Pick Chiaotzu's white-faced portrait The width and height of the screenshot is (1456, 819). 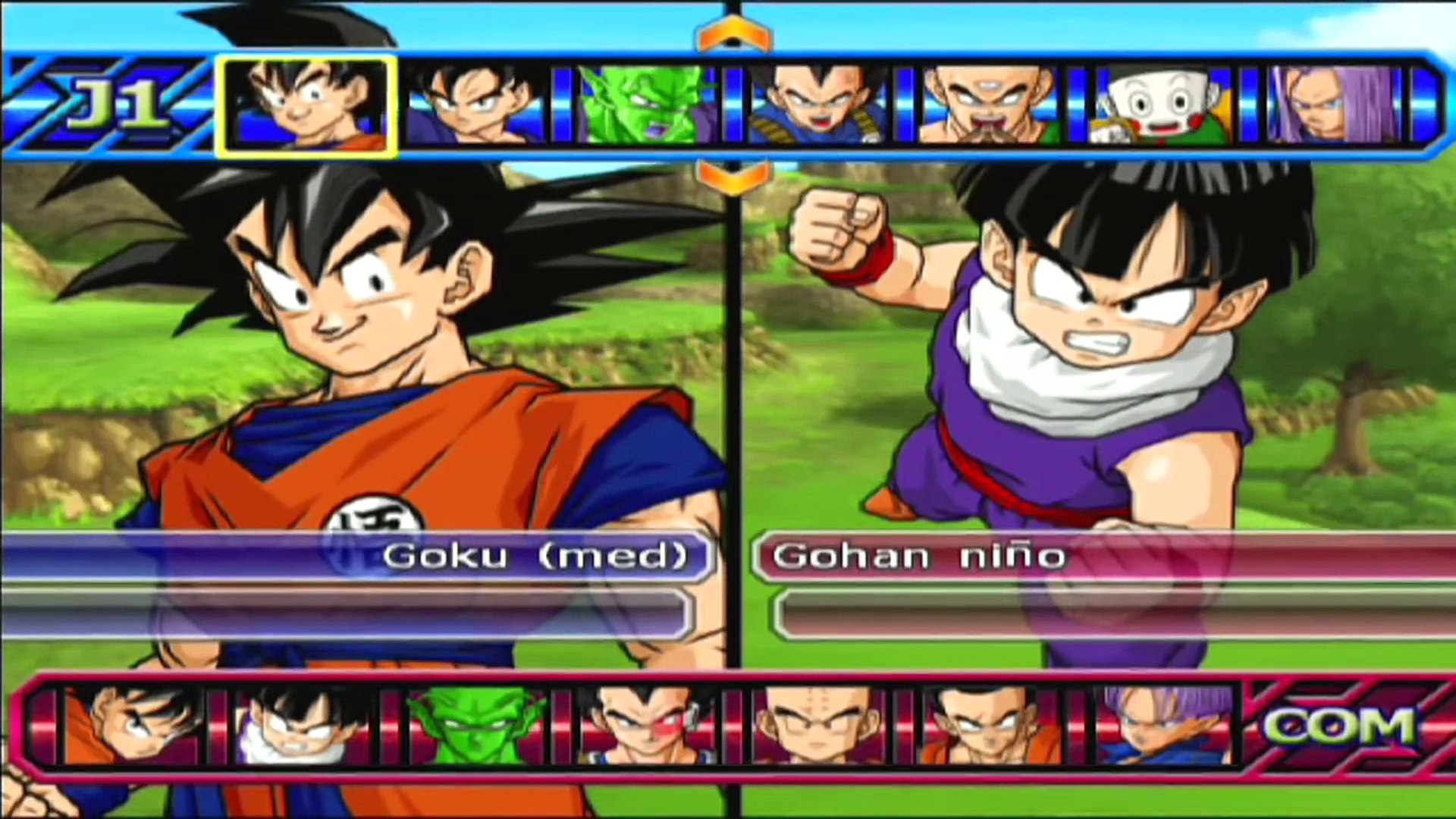click(1159, 105)
